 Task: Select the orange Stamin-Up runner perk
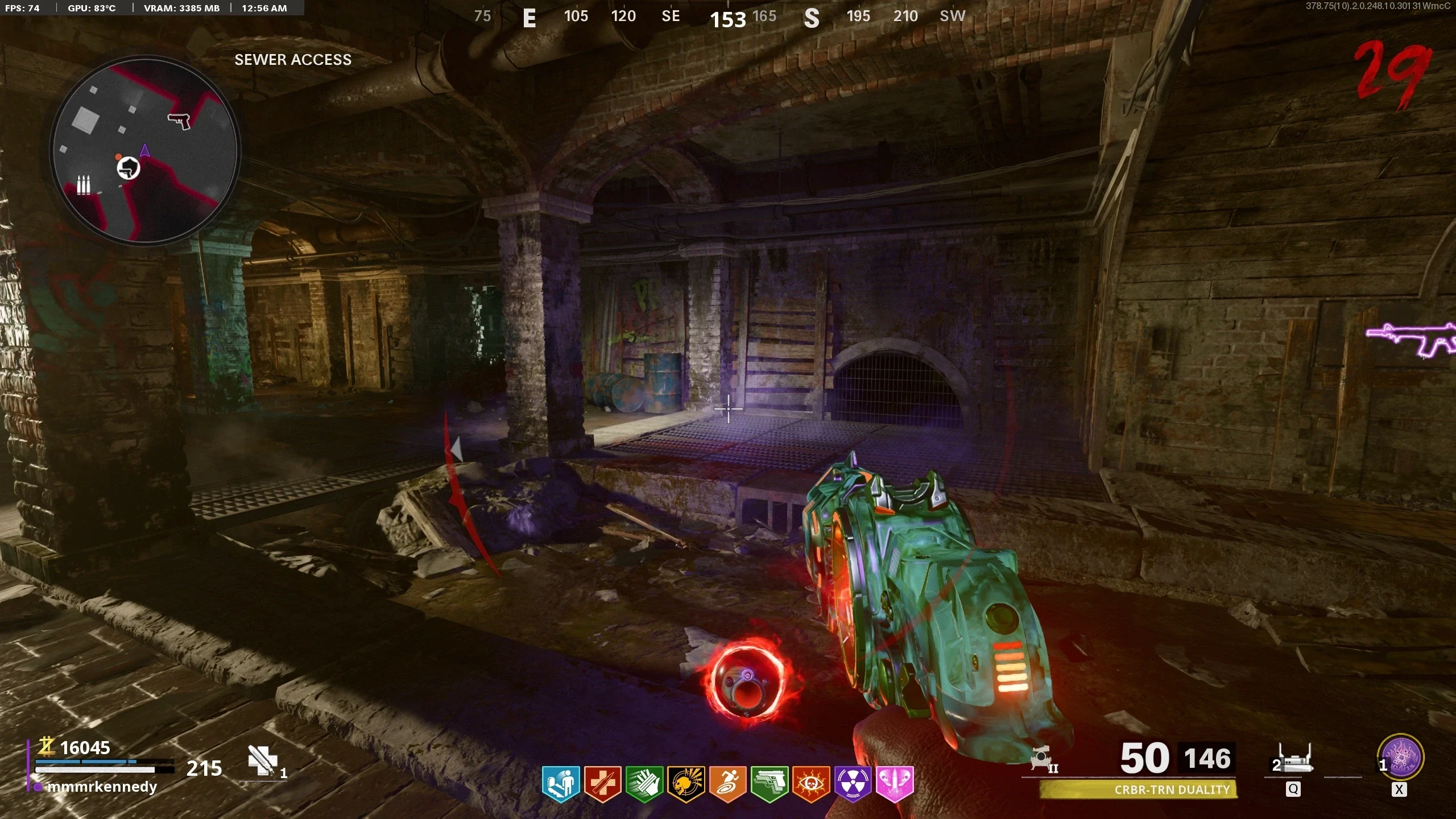coord(727,784)
